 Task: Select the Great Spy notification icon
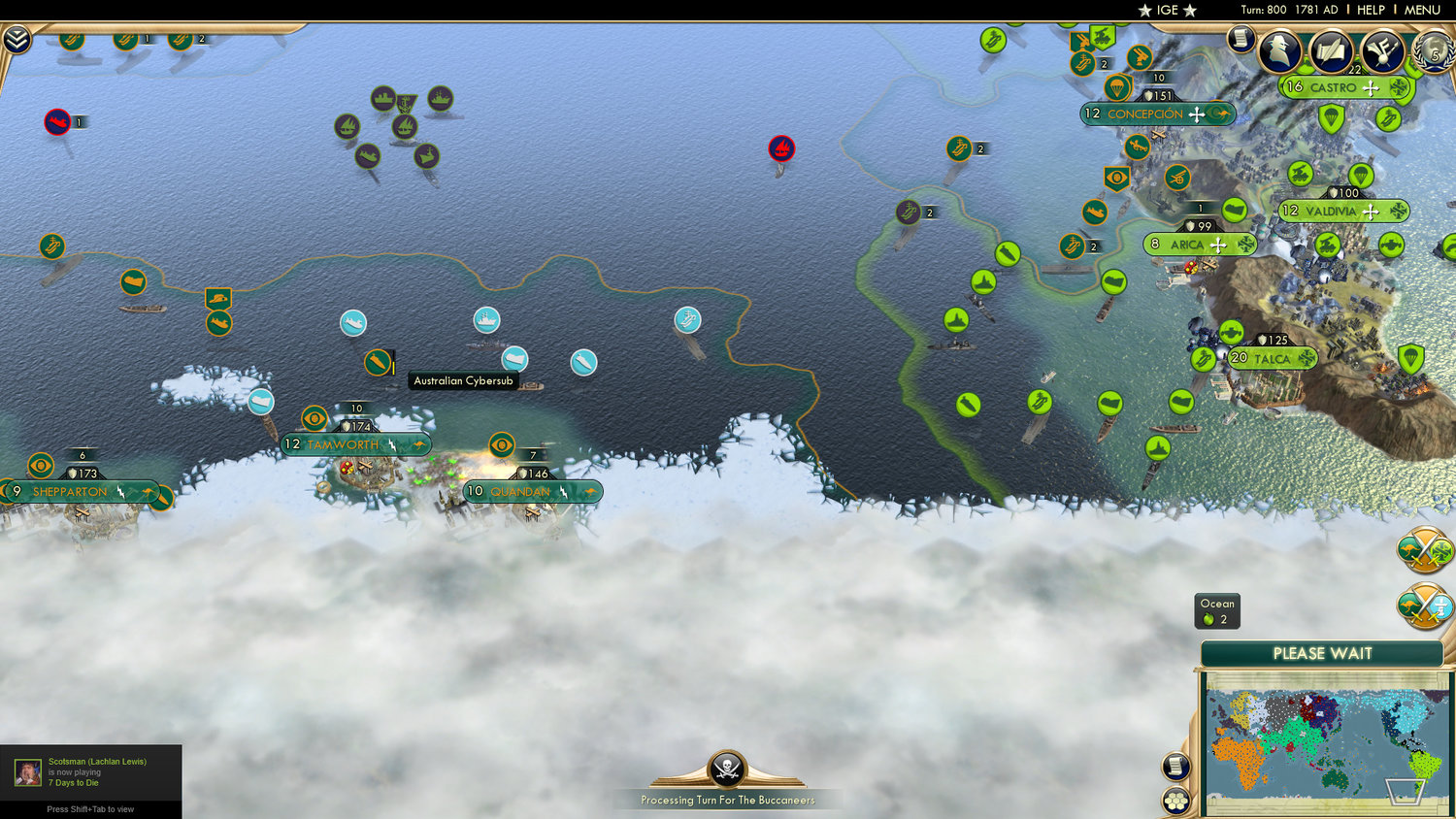point(1280,50)
